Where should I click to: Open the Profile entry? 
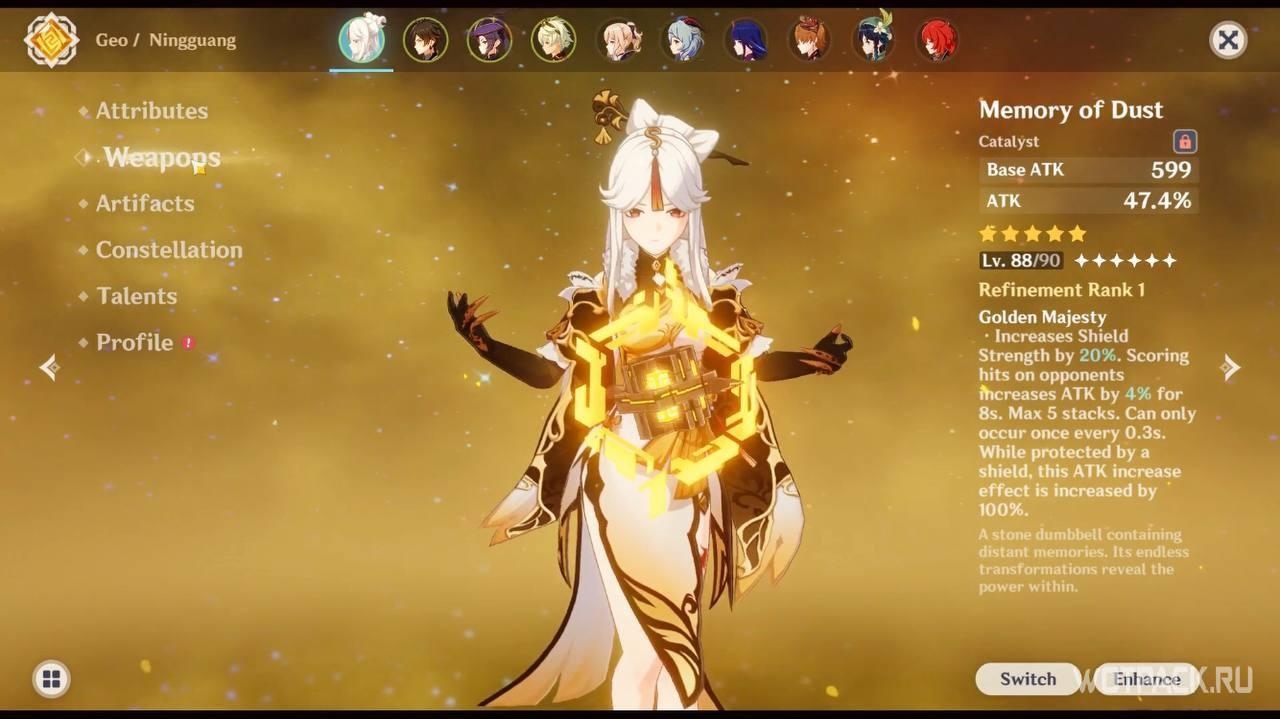(x=134, y=342)
